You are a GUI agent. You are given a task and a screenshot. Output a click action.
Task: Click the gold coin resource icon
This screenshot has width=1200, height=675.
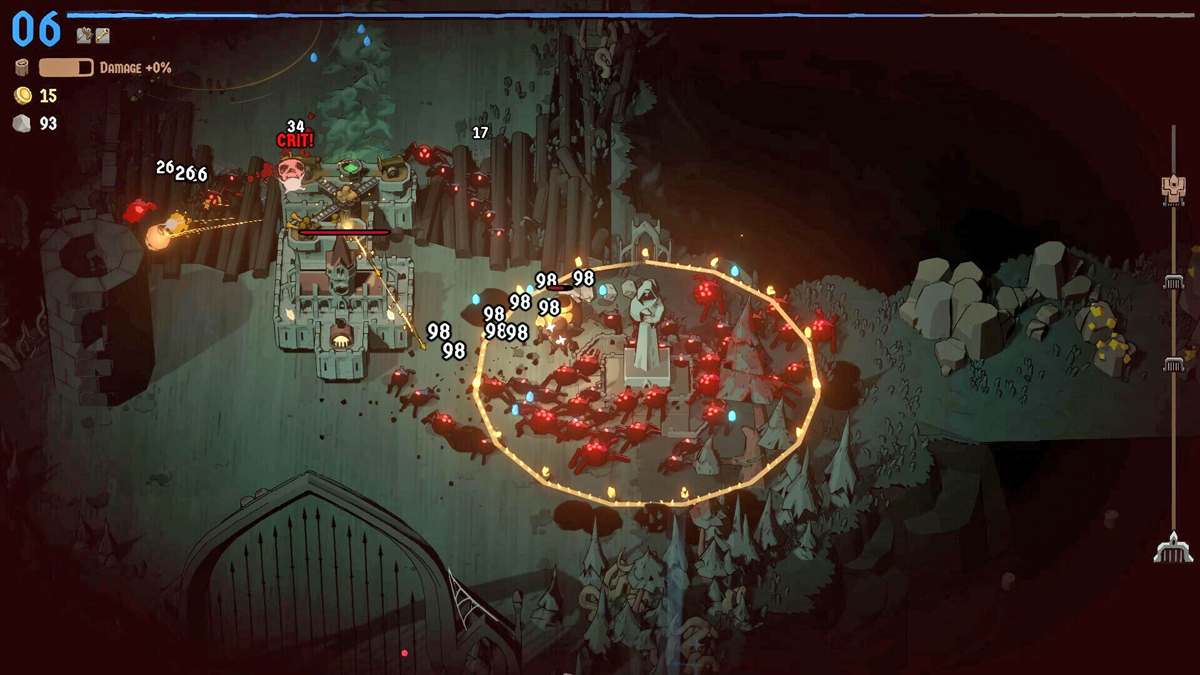click(22, 96)
